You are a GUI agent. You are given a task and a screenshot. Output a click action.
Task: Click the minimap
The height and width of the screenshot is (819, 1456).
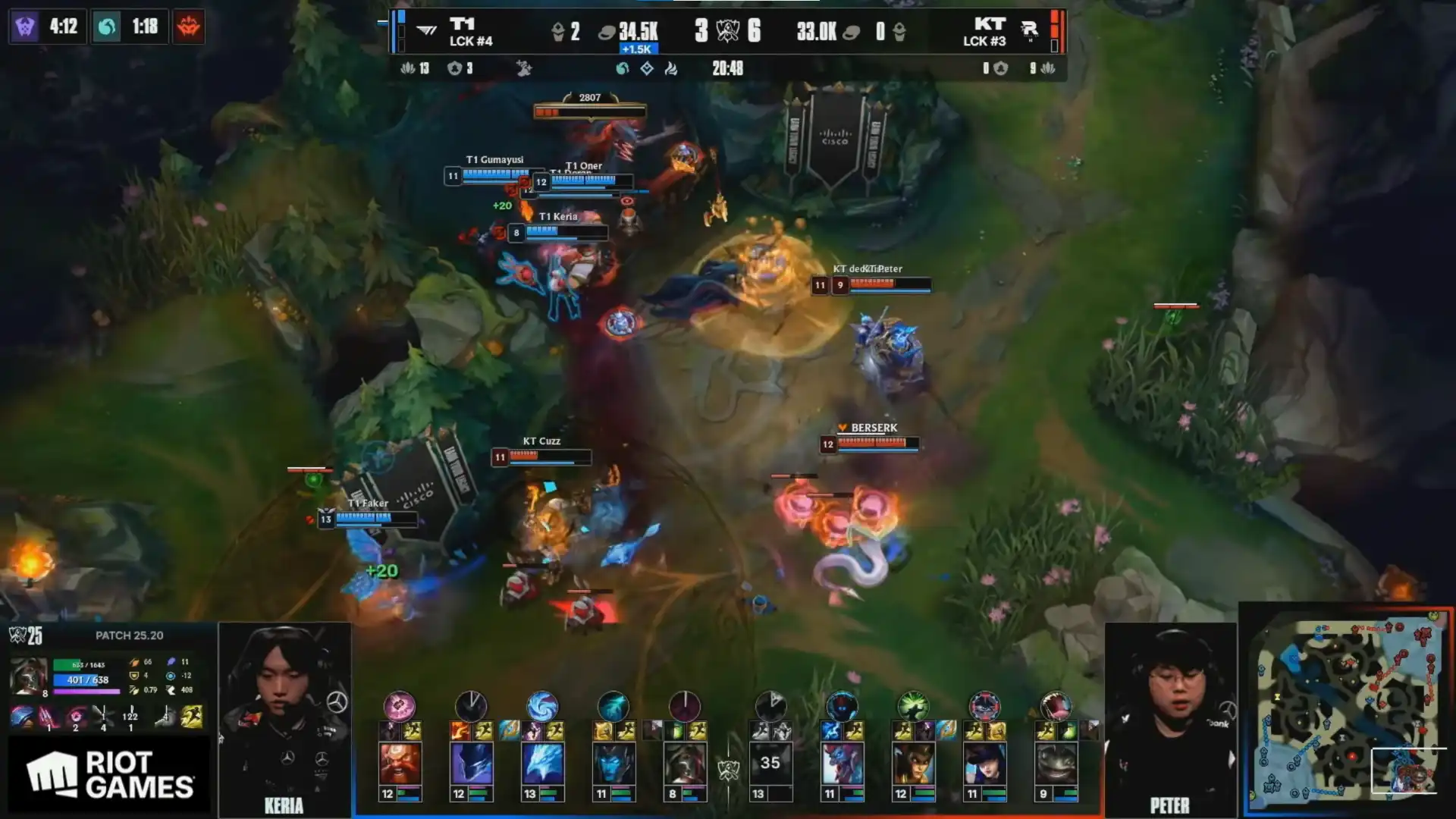click(x=1346, y=711)
